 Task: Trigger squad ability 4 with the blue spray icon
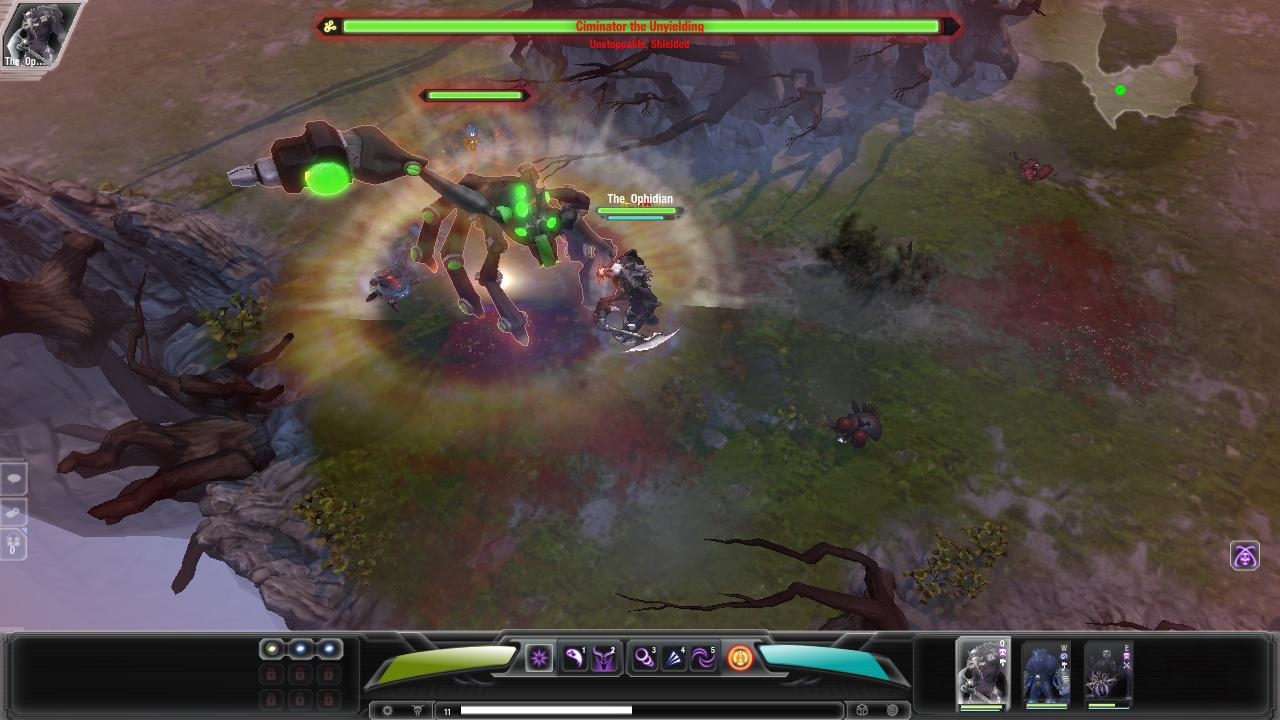(x=674, y=658)
